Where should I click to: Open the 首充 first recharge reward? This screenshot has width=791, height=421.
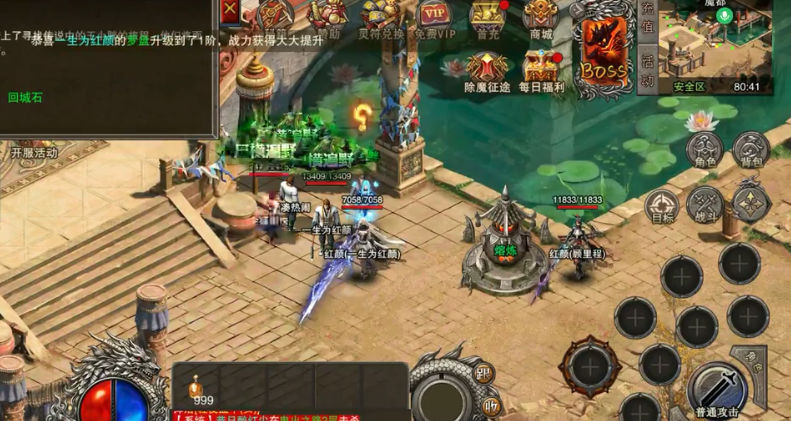(x=487, y=18)
